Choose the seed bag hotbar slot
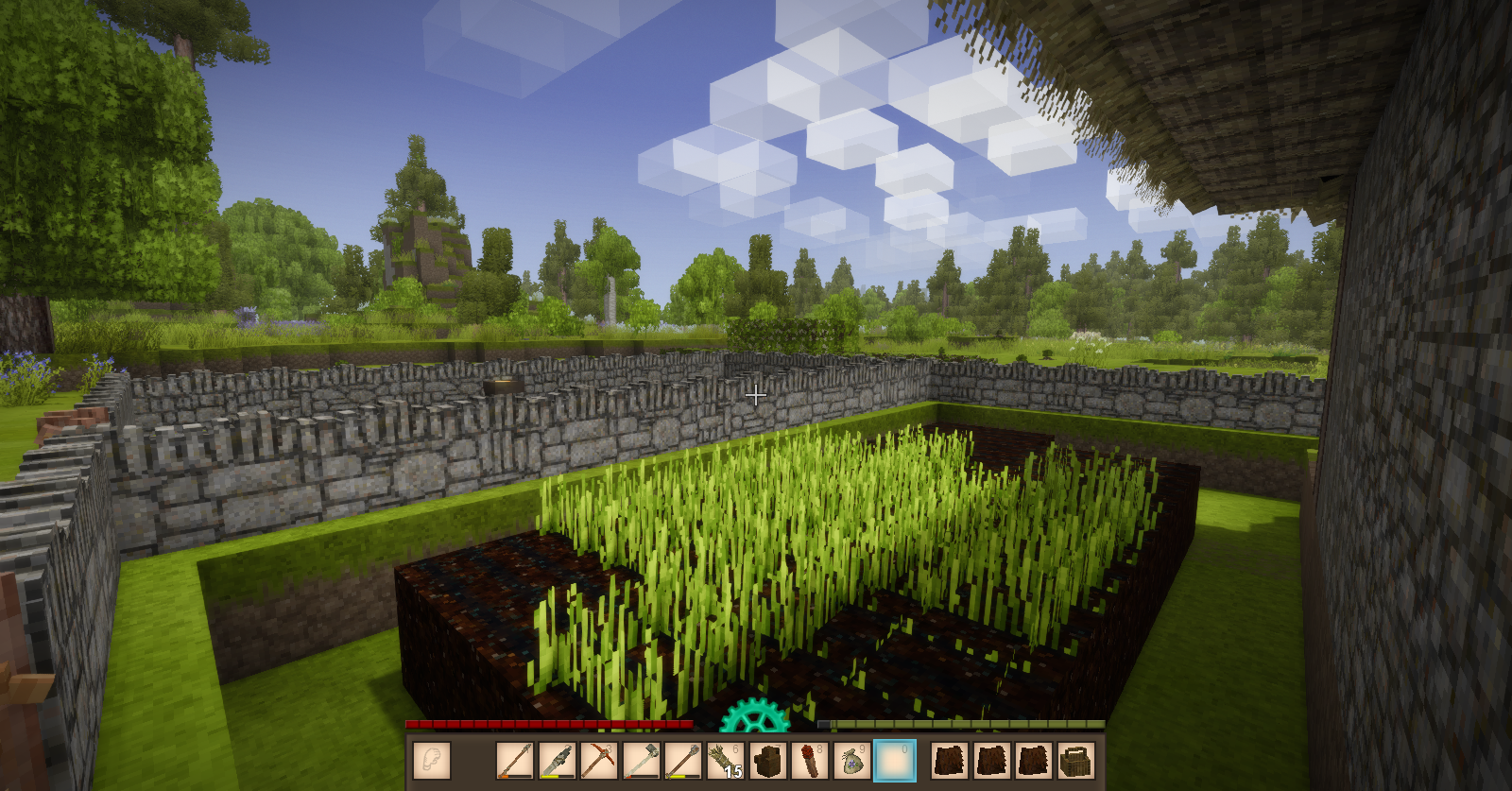The height and width of the screenshot is (791, 1512). click(851, 761)
